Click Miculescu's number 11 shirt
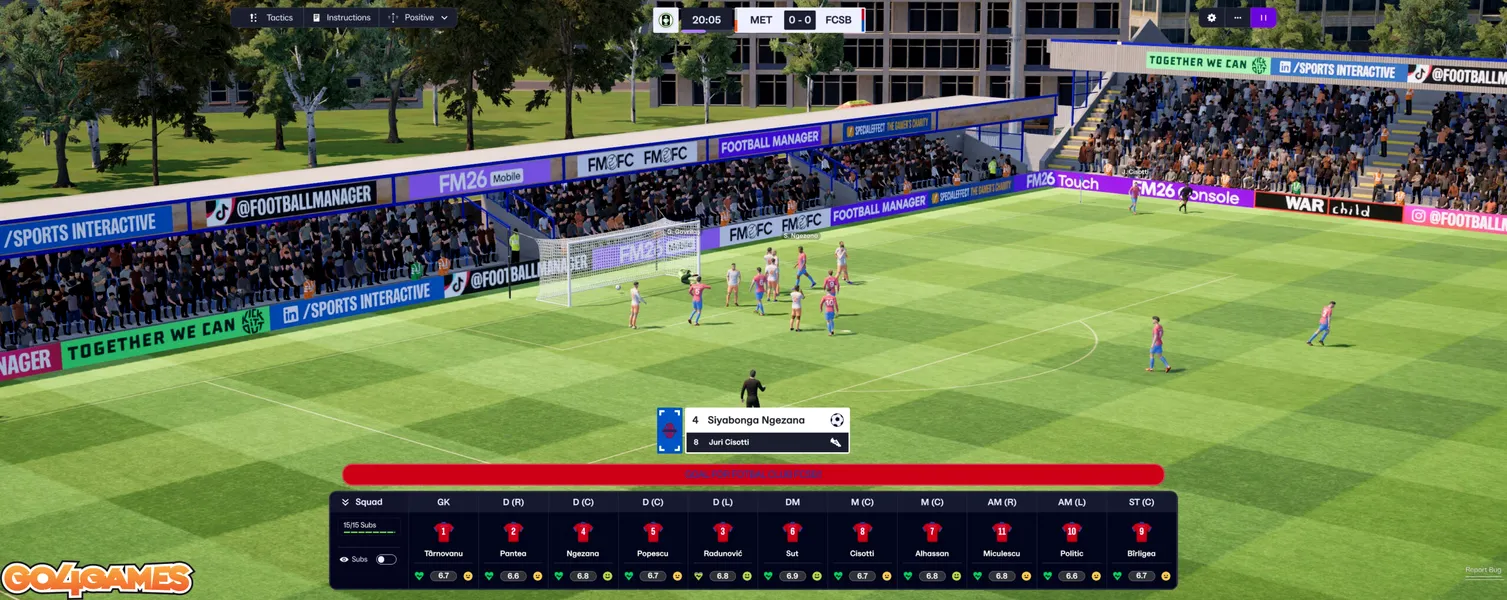The image size is (1507, 600). 1001,532
